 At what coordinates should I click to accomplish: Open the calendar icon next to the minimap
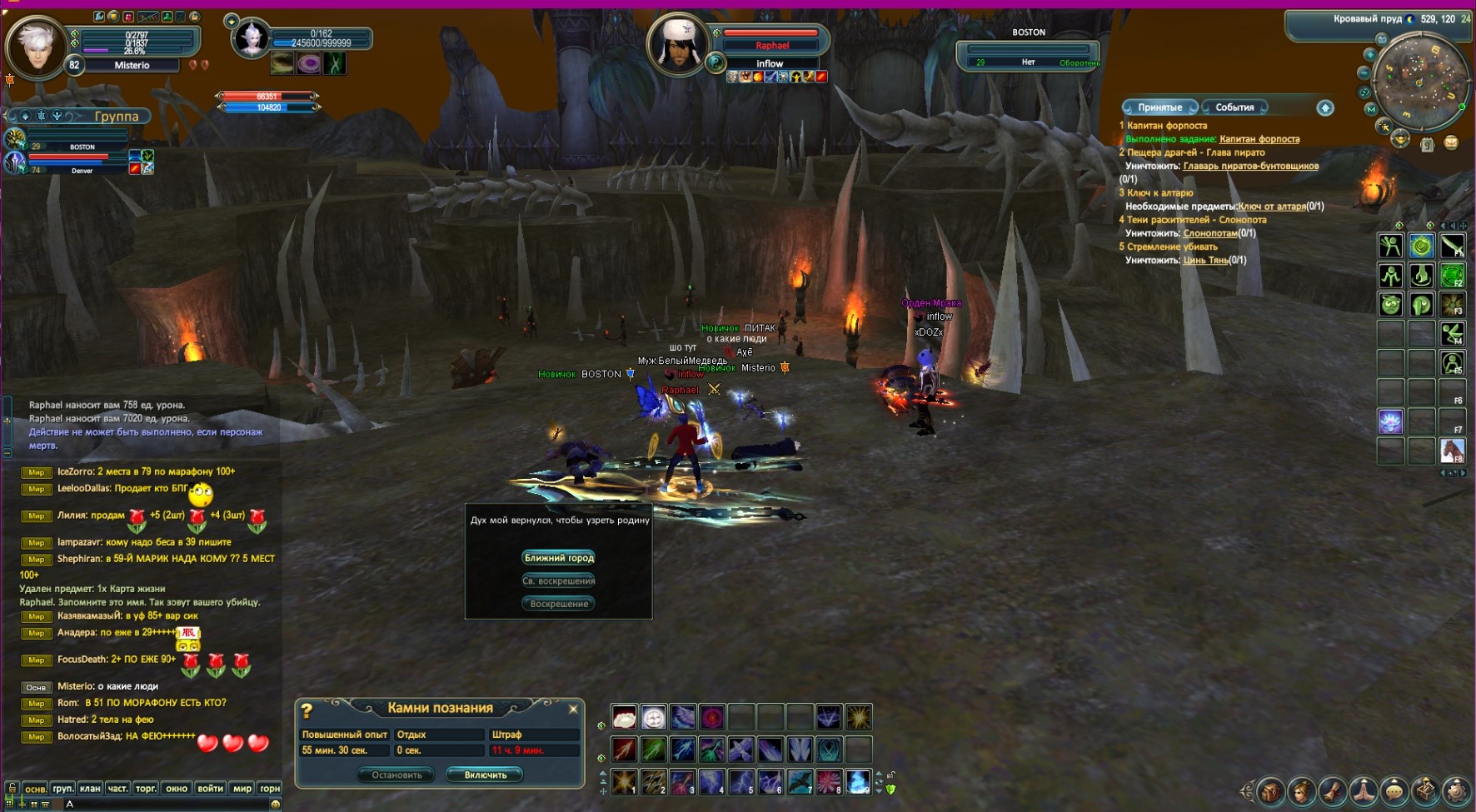coord(1428,144)
